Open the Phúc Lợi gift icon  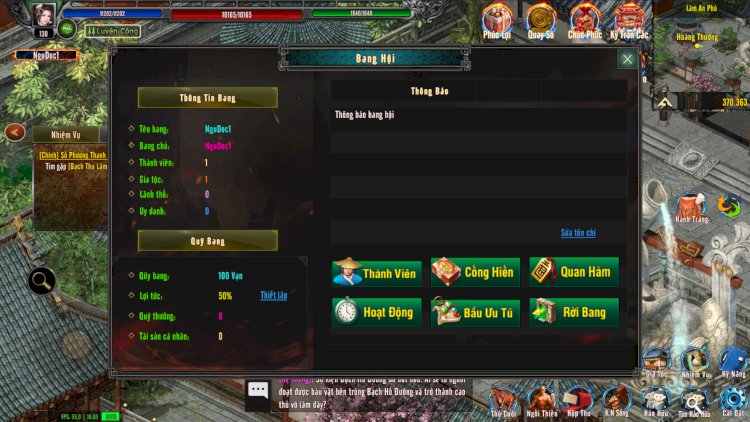click(x=497, y=18)
